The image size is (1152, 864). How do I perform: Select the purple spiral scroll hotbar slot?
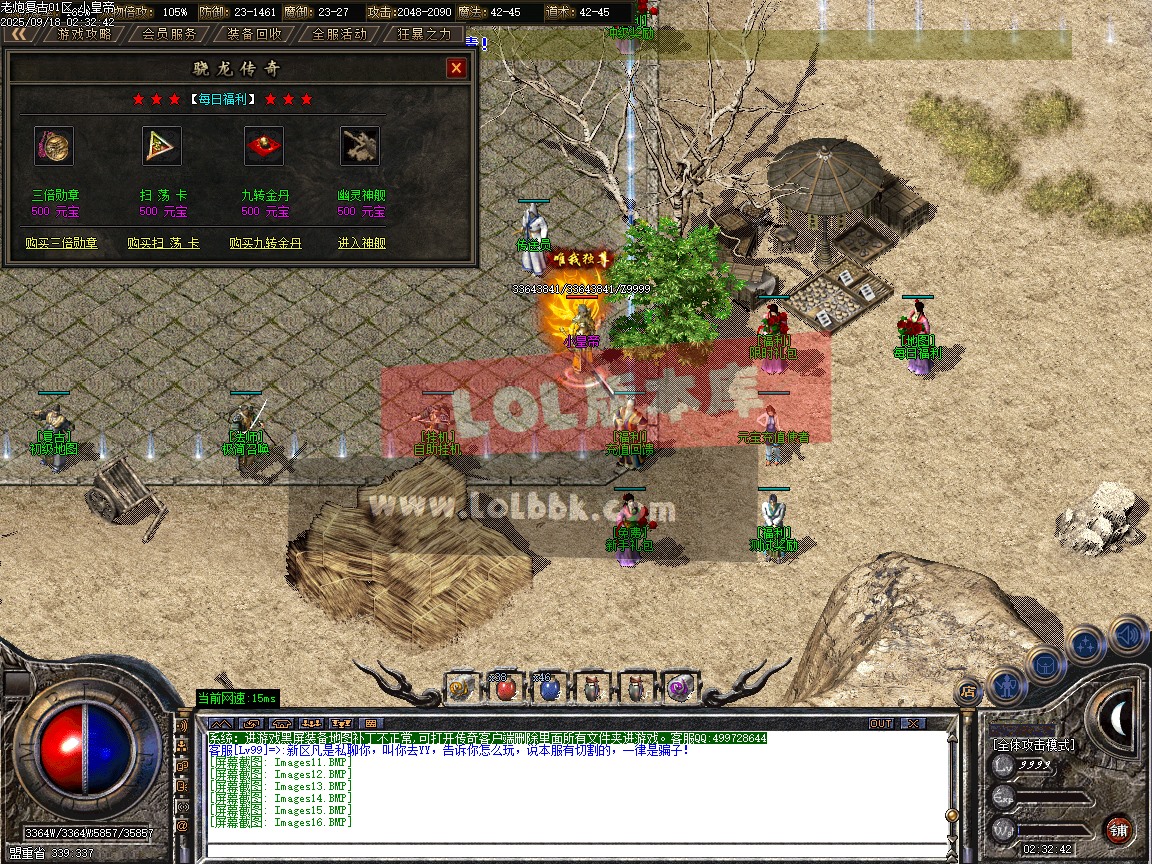point(680,687)
